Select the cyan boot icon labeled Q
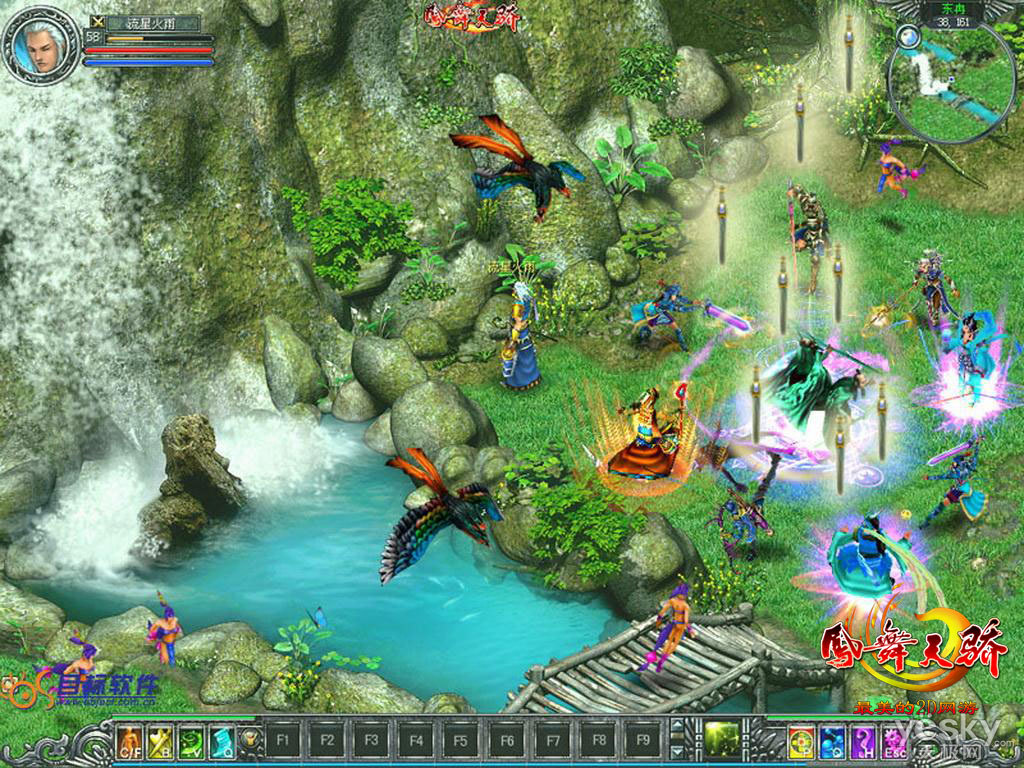 pyautogui.click(x=221, y=741)
